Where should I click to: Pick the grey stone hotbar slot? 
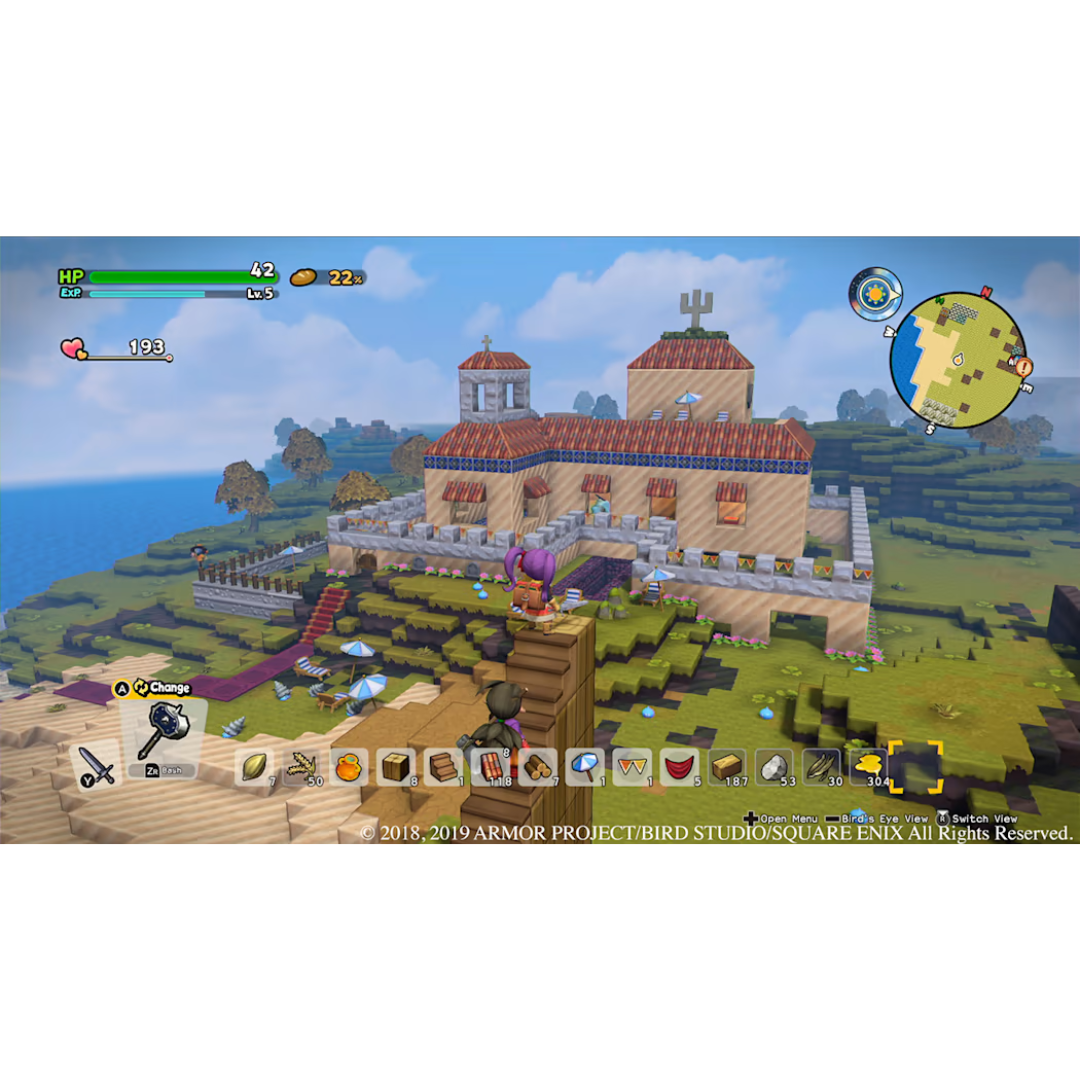pyautogui.click(x=774, y=767)
